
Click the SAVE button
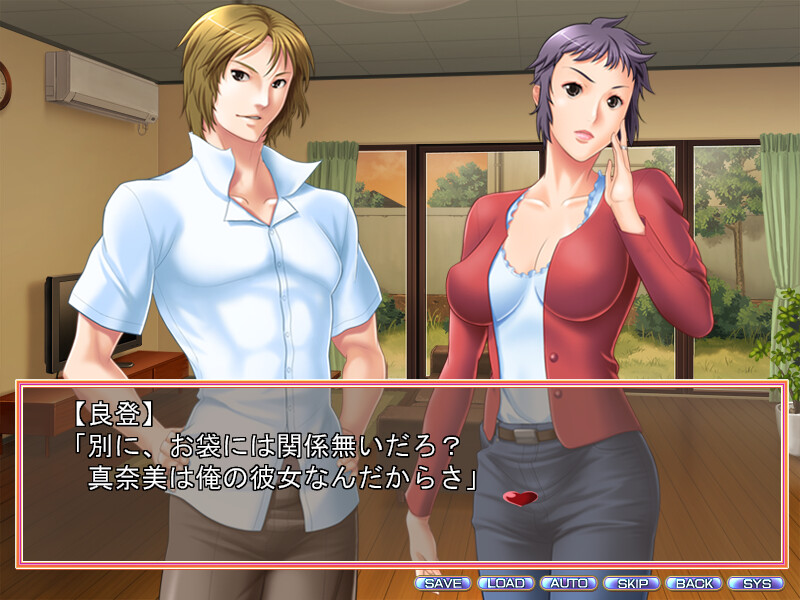click(443, 583)
